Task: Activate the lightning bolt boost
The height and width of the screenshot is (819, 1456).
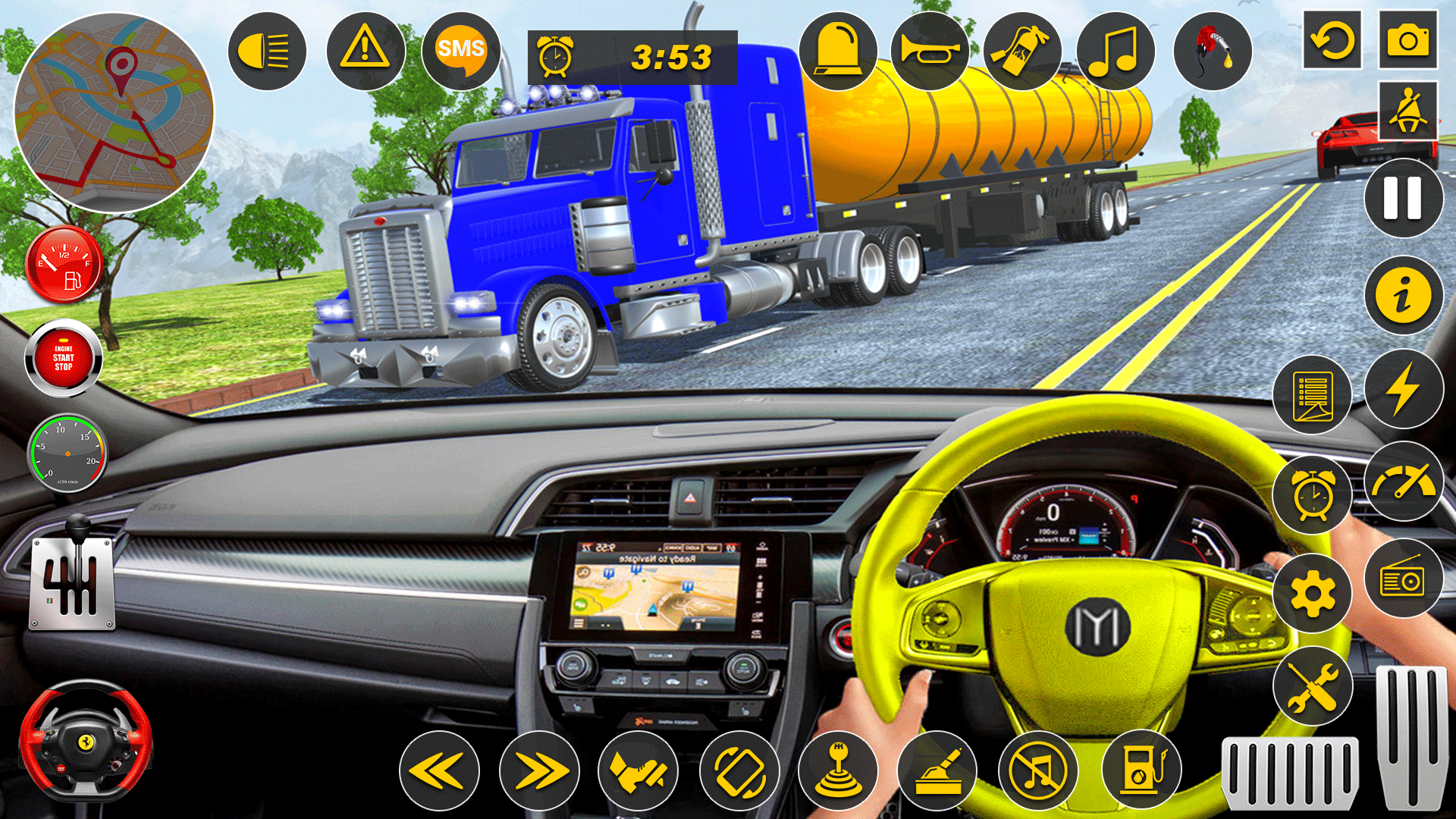Action: [1403, 389]
